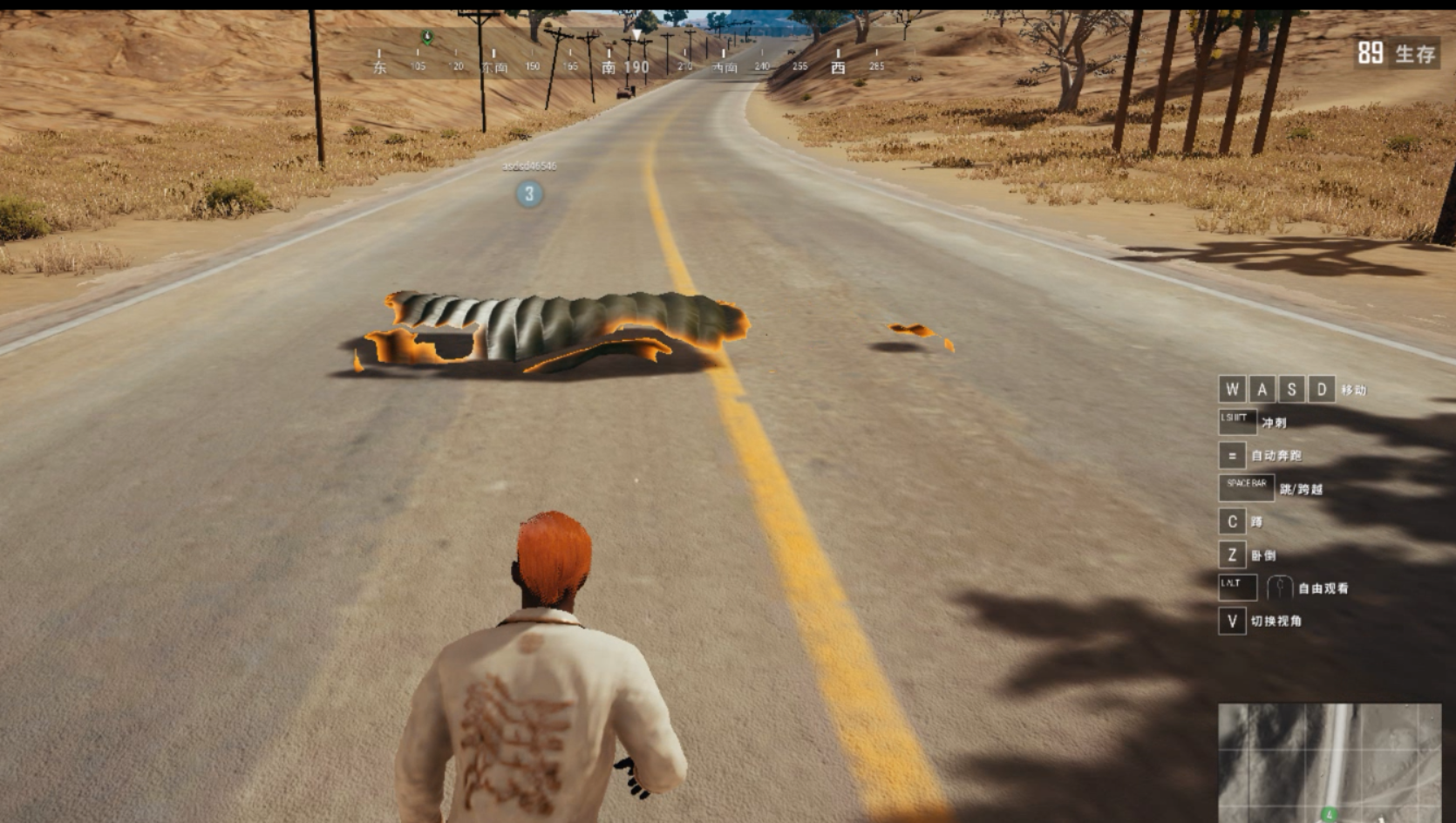
Task: Select the teammate marker numbered 3
Action: pyautogui.click(x=529, y=194)
